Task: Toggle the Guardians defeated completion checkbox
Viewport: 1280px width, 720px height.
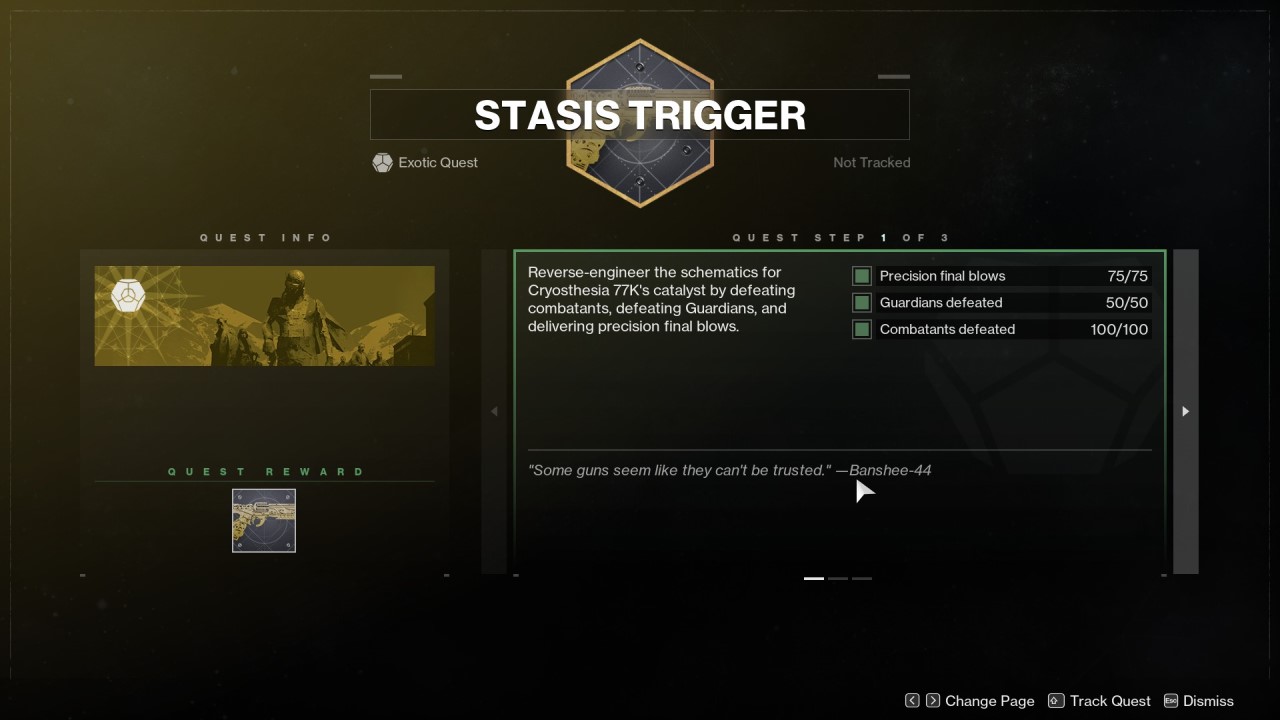Action: point(861,302)
